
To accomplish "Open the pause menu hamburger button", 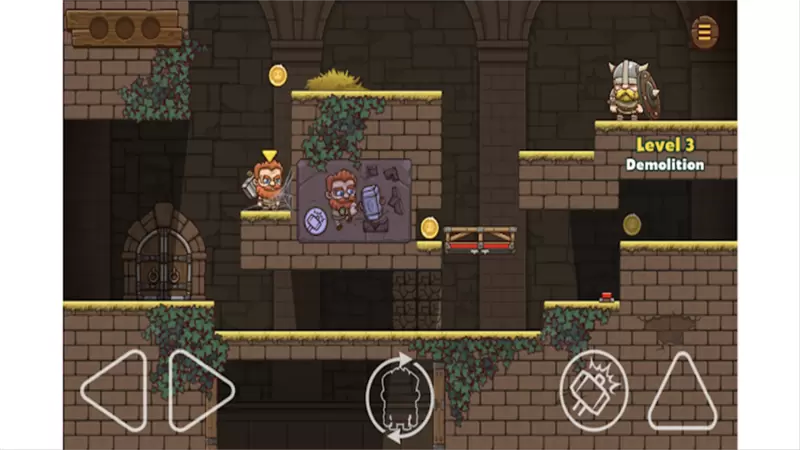I will pos(705,33).
